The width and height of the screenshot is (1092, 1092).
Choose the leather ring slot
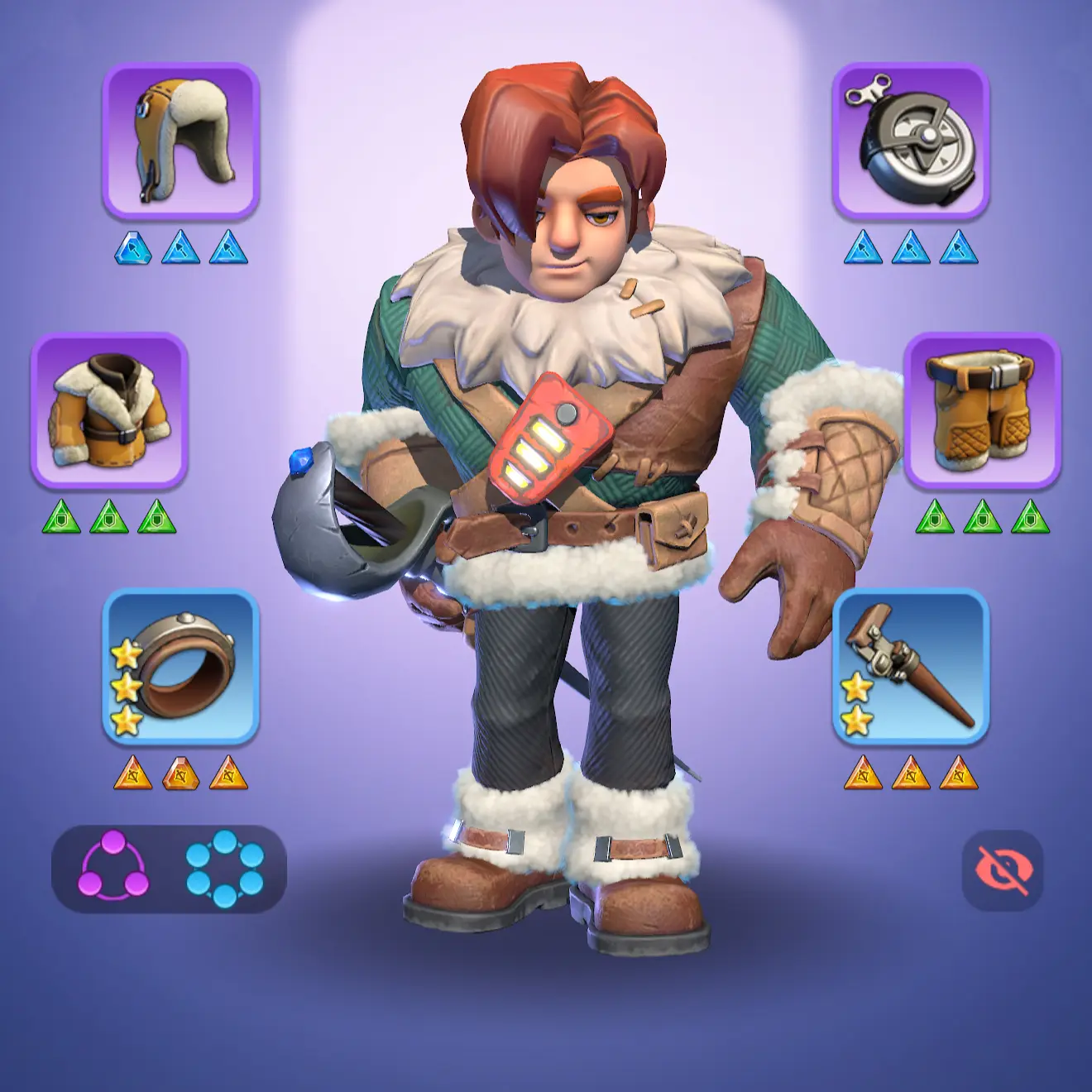tap(180, 667)
